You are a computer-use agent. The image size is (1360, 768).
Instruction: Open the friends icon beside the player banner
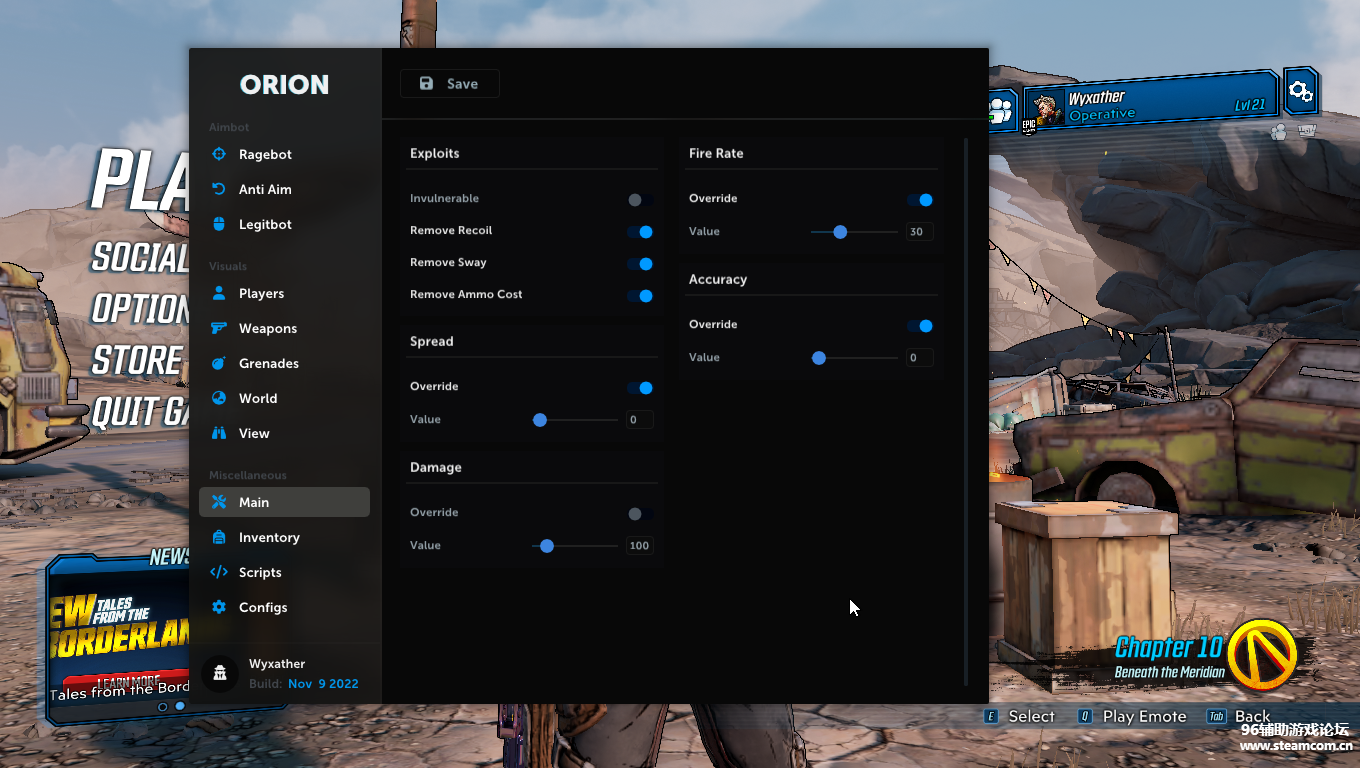(x=1001, y=109)
